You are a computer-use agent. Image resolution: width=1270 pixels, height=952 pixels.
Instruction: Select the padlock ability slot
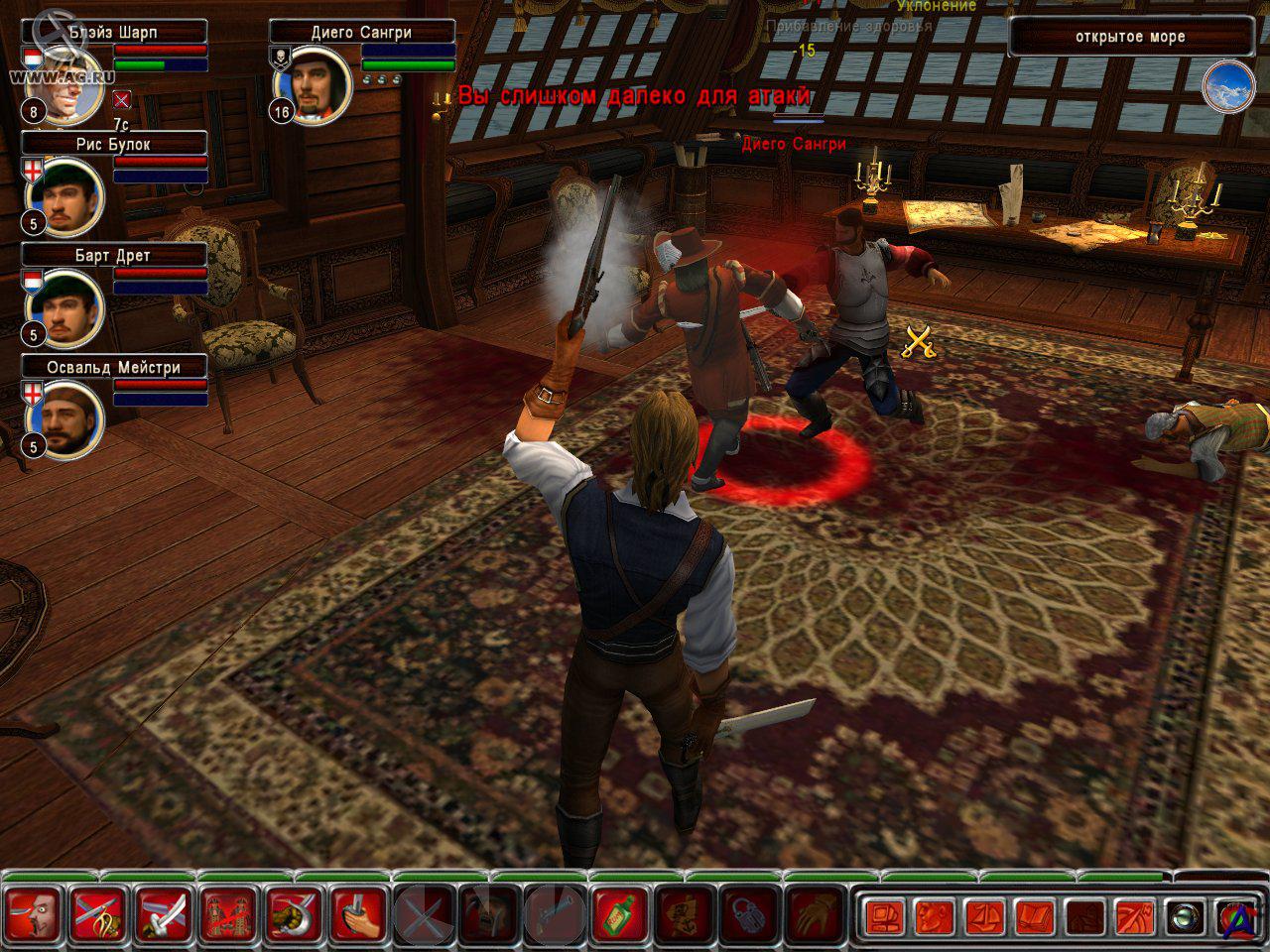click(749, 914)
